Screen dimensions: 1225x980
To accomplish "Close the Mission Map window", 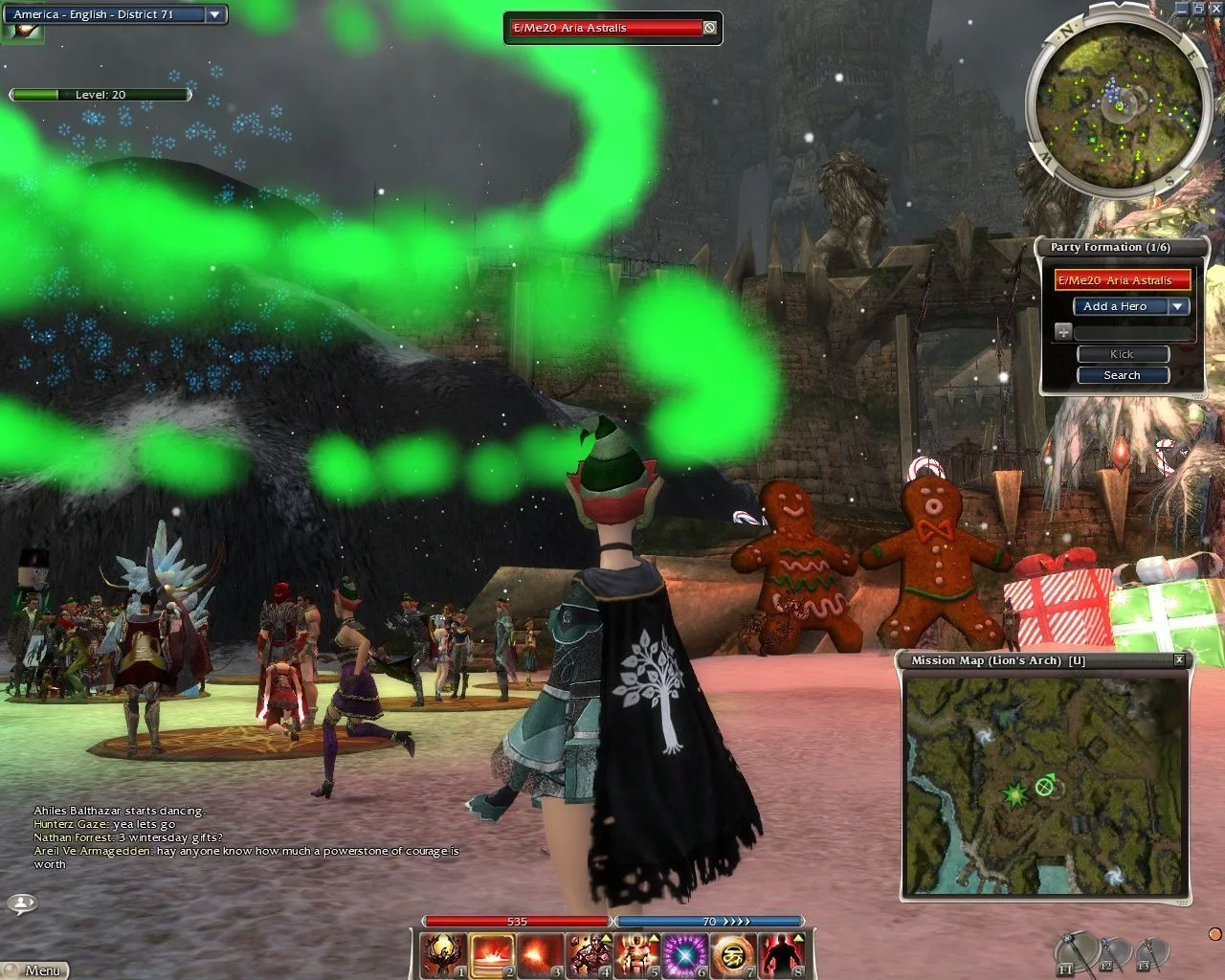I will [1179, 660].
